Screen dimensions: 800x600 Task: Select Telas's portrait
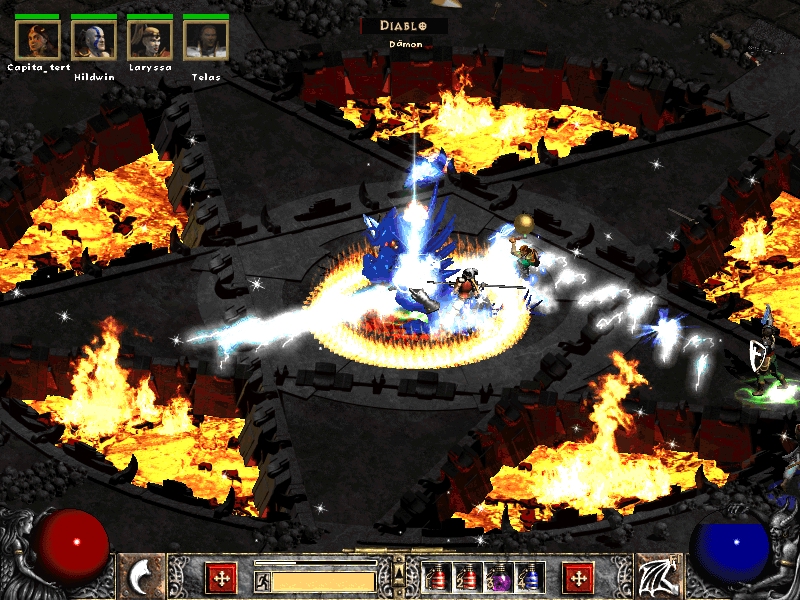(x=206, y=39)
